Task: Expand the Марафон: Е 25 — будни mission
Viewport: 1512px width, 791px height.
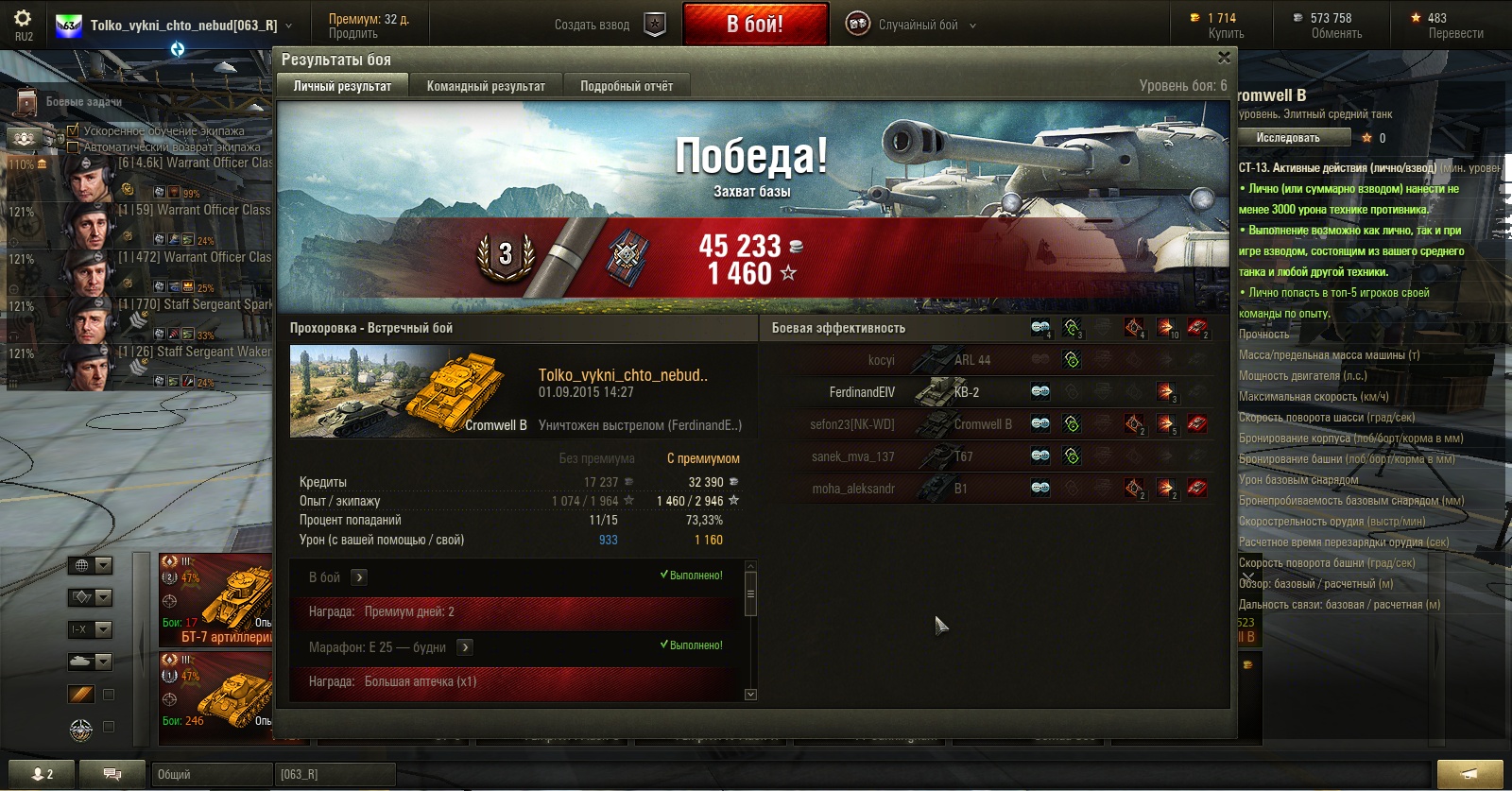Action: (x=465, y=647)
